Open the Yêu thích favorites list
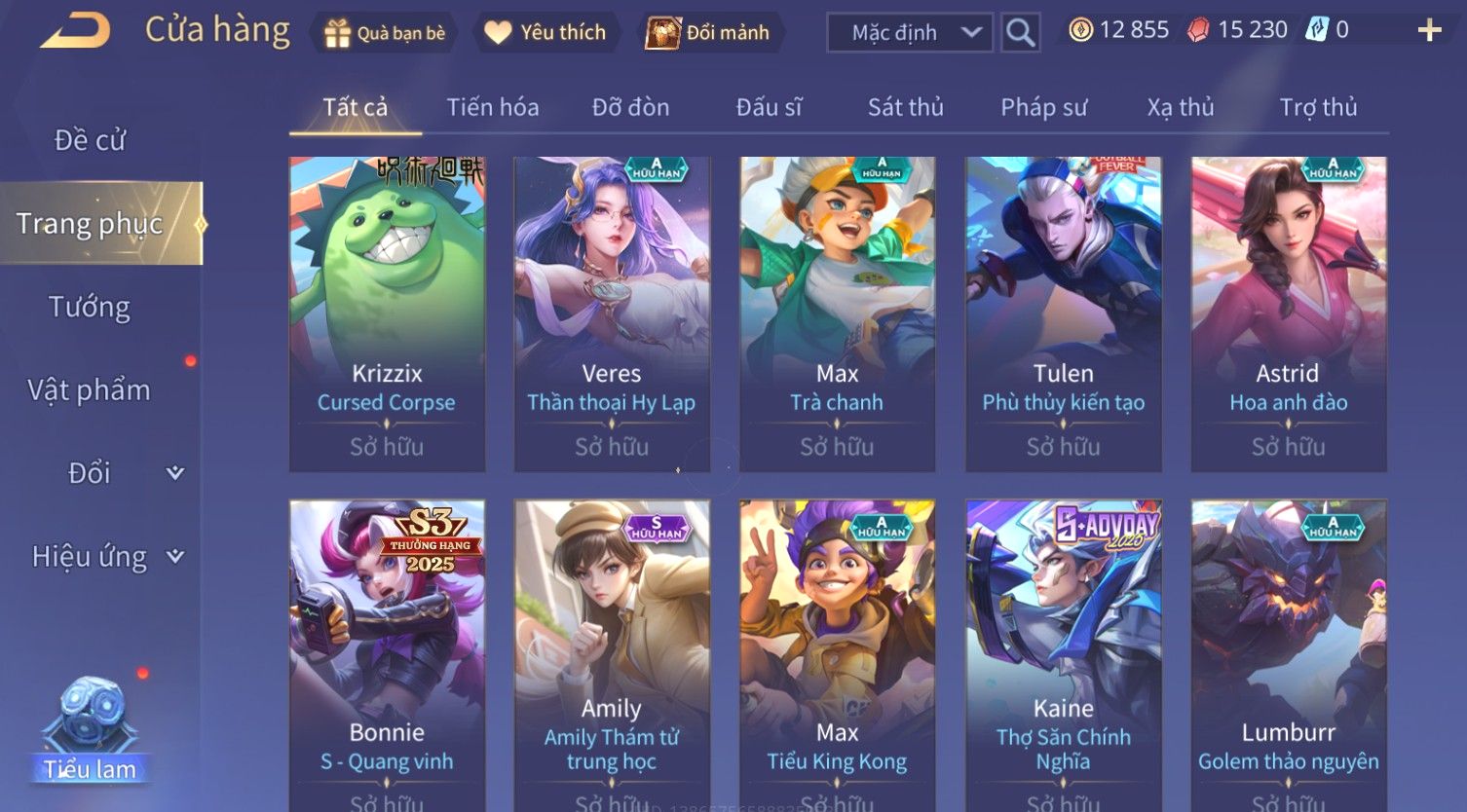The height and width of the screenshot is (812, 1467). (545, 32)
